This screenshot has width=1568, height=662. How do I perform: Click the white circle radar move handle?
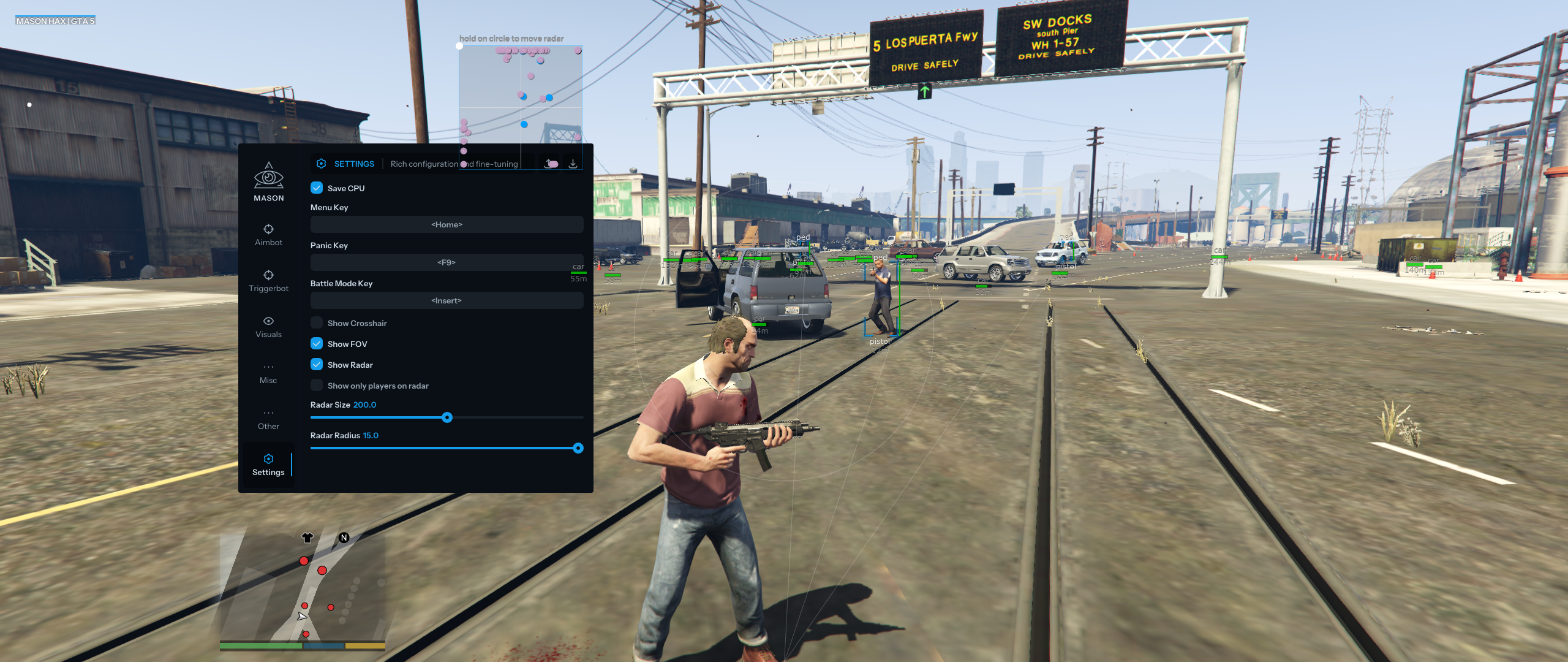[x=459, y=46]
